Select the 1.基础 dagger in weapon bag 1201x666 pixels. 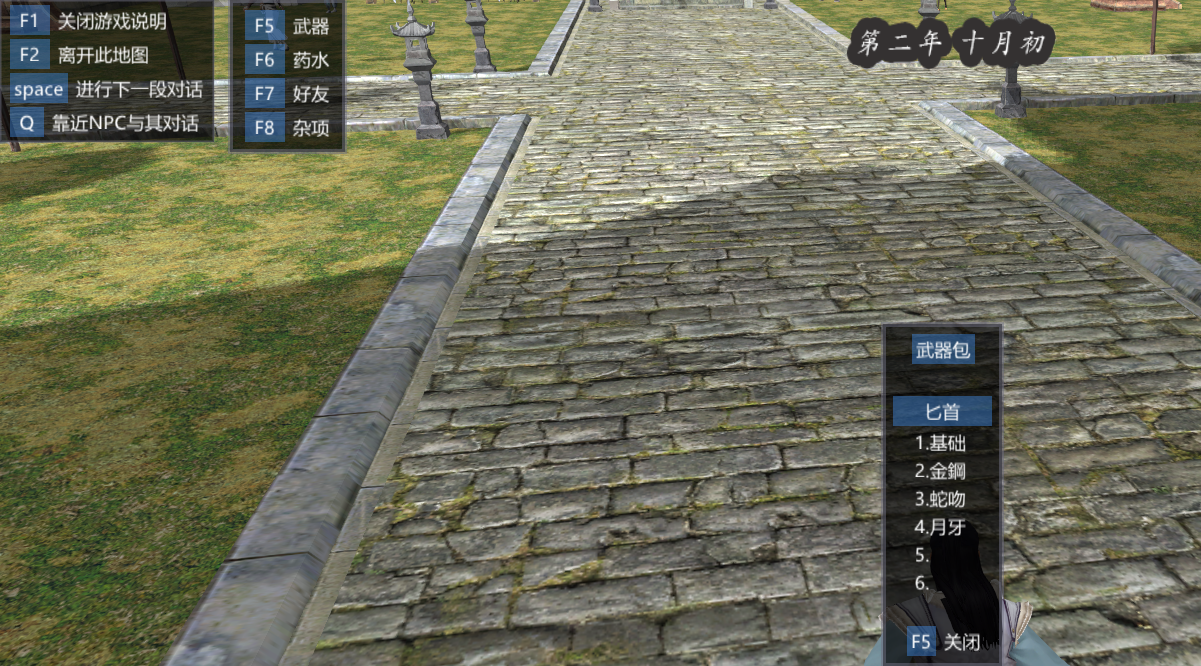[941, 442]
